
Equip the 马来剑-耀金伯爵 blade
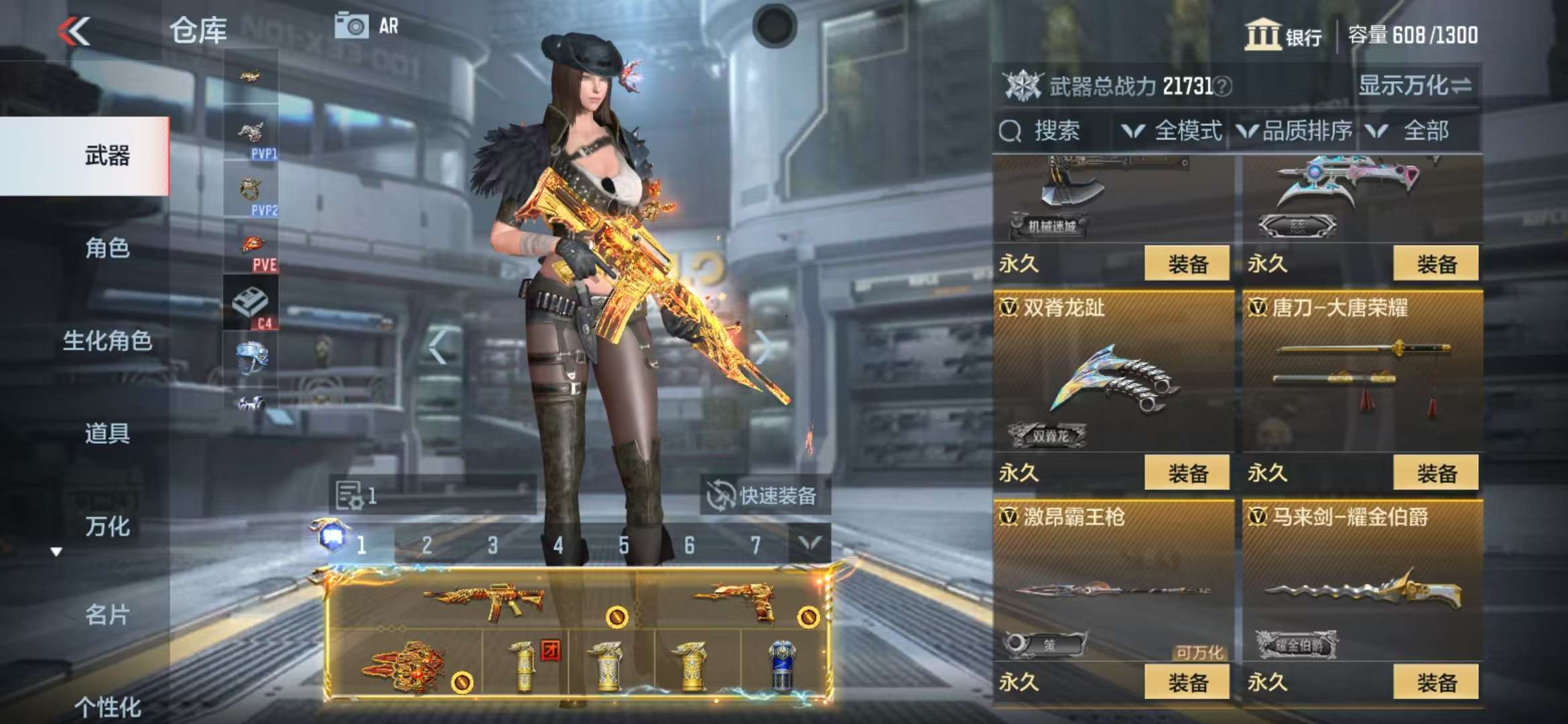click(1436, 682)
